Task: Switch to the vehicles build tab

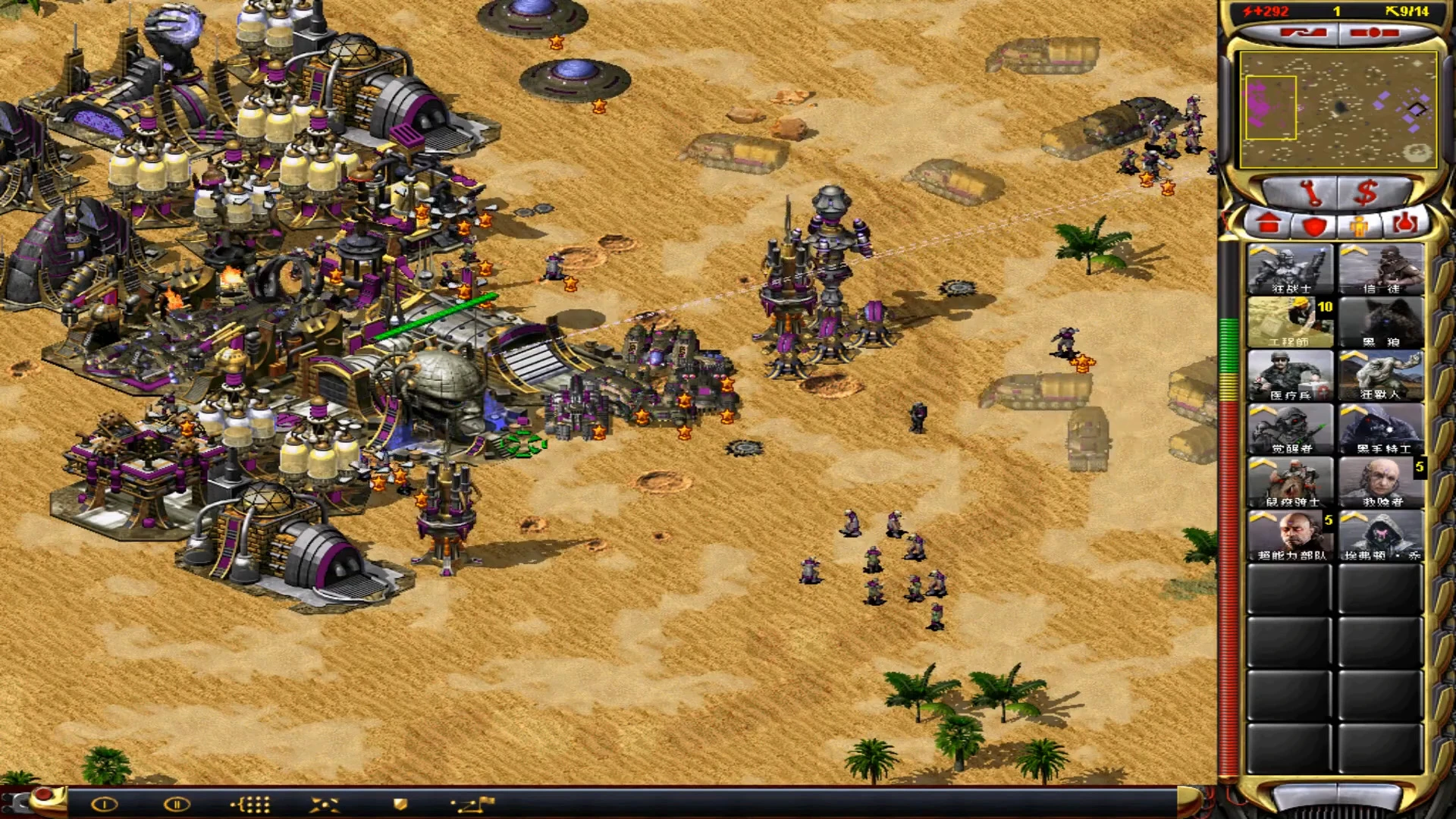Action: click(x=1405, y=224)
